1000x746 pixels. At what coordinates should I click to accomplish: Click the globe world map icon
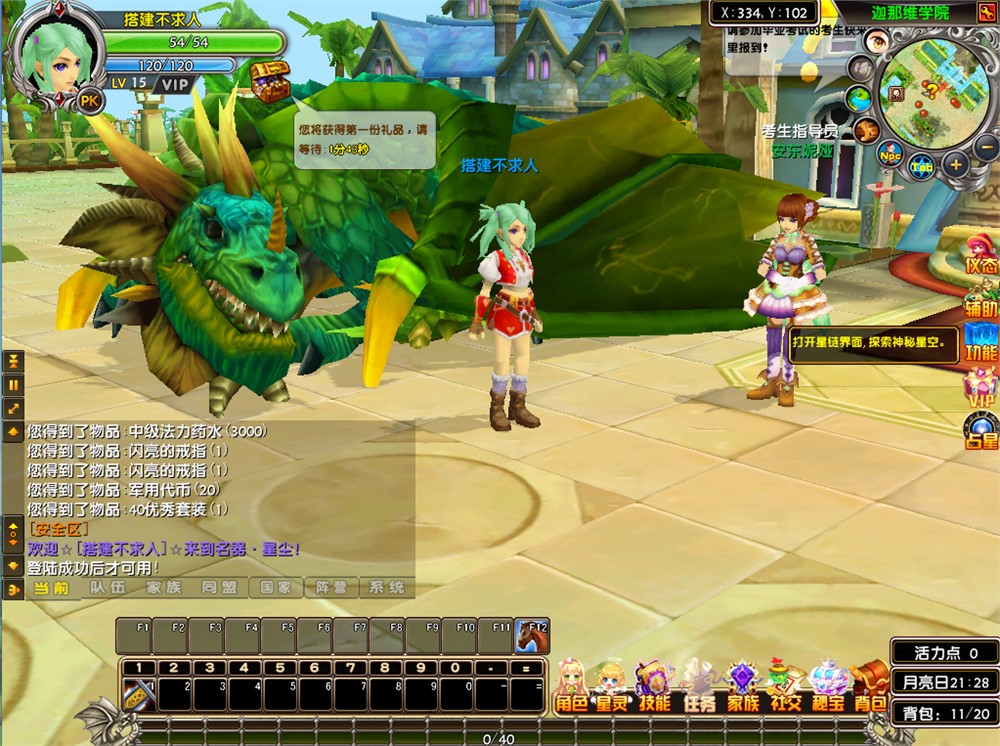coord(859,98)
